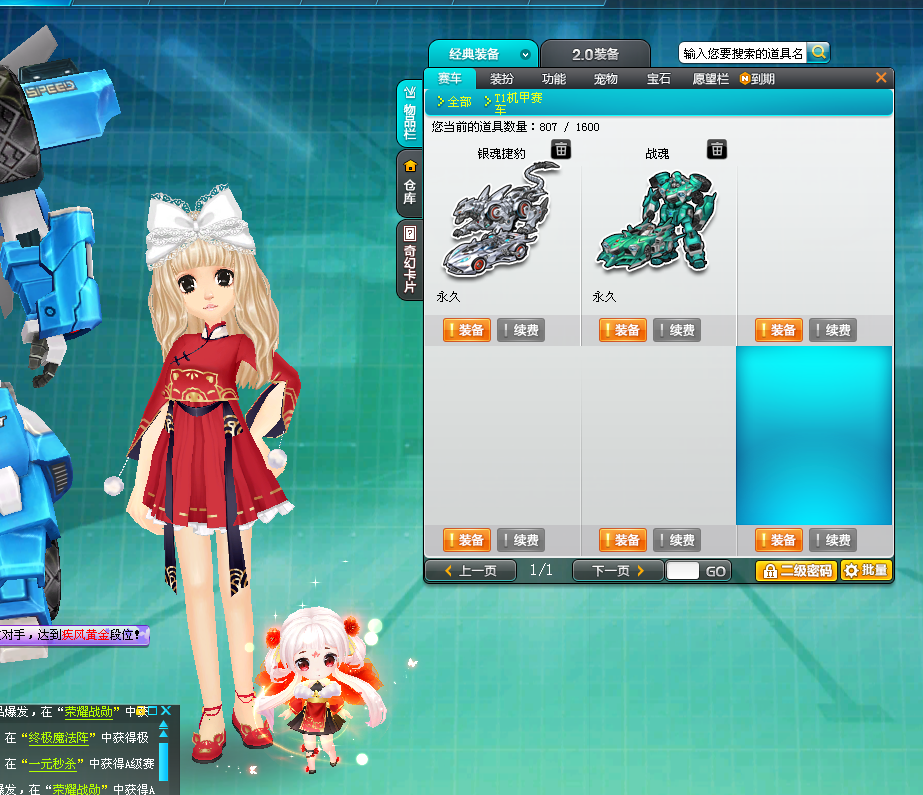
Task: Click the magnifier search button
Action: tap(819, 52)
